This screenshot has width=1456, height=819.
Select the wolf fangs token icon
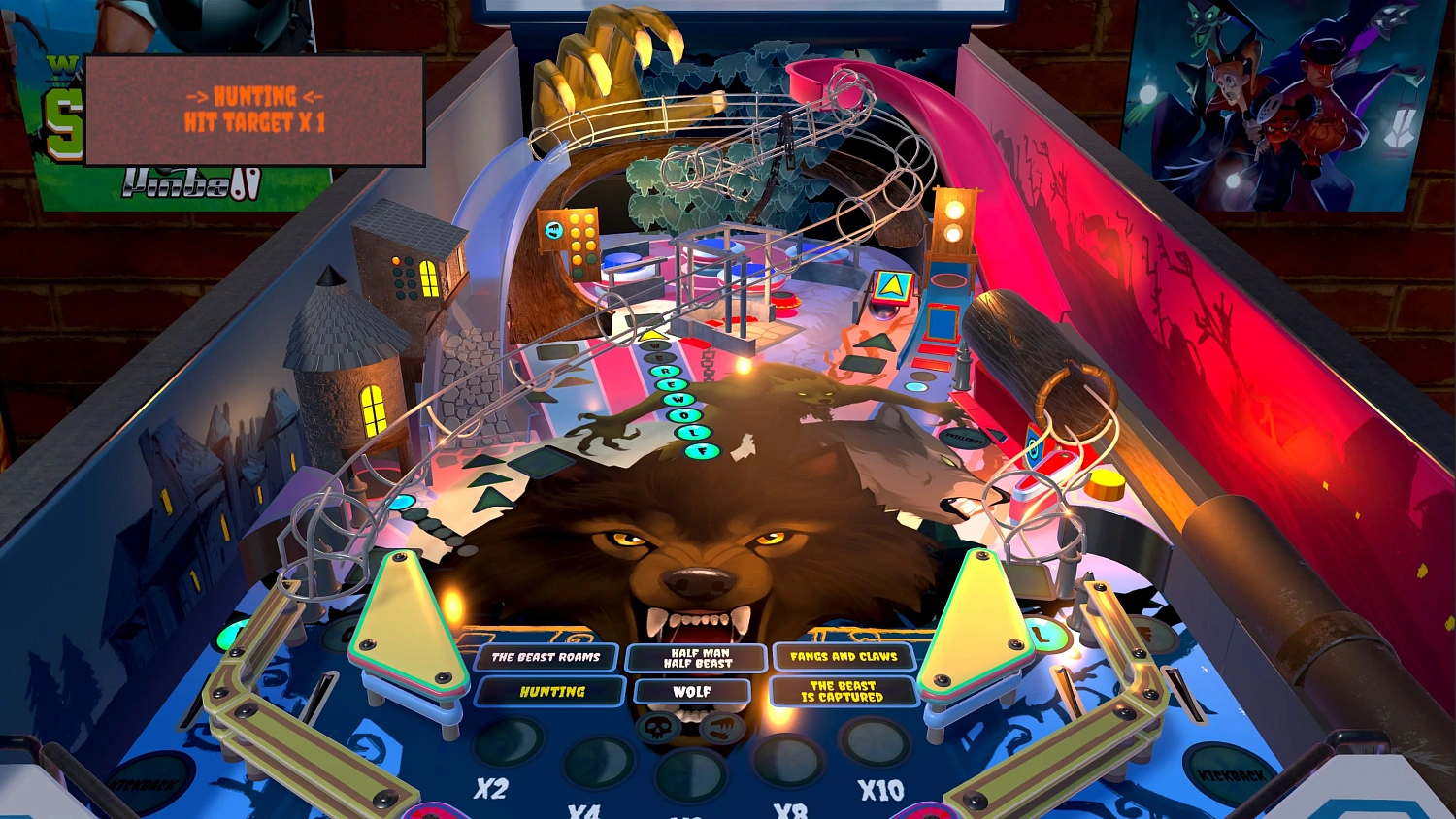coord(722,728)
